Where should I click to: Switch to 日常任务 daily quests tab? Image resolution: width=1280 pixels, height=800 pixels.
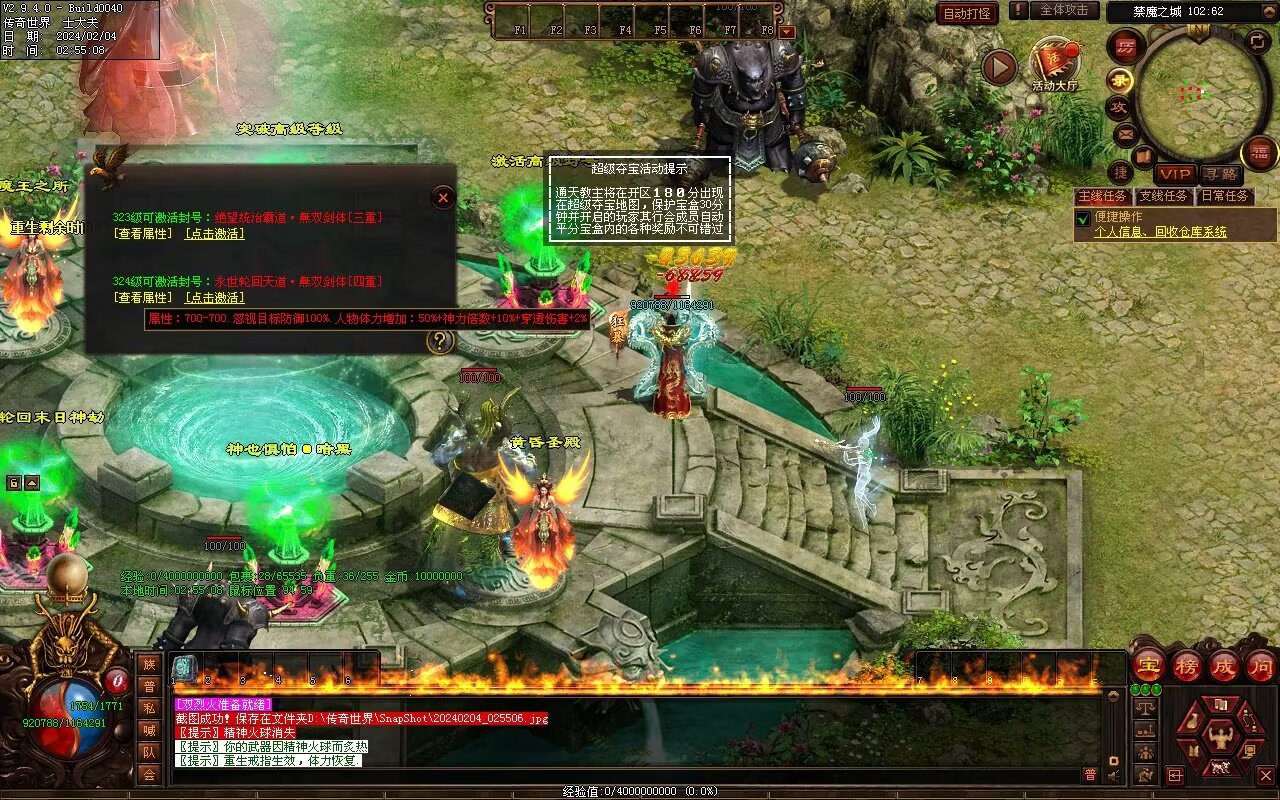tap(1224, 196)
